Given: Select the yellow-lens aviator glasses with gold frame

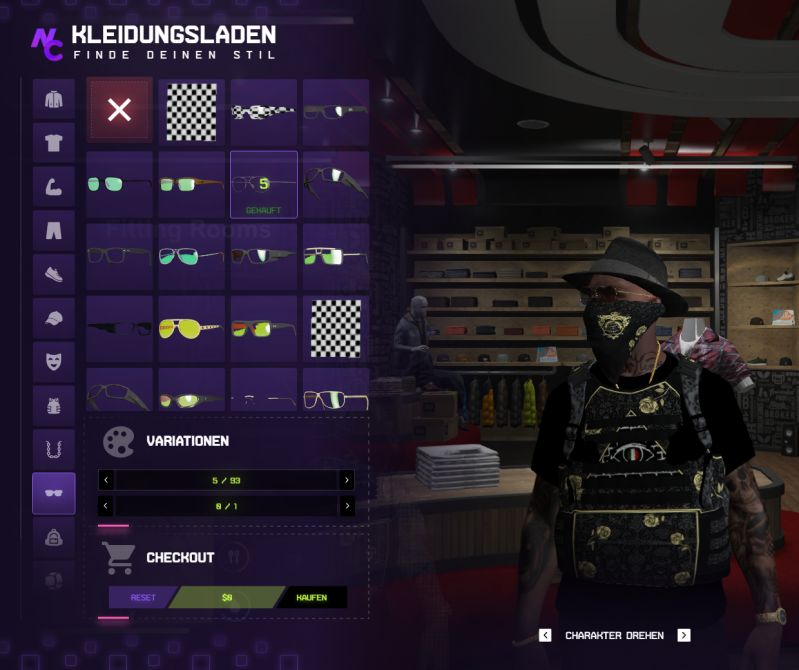Looking at the screenshot, I should (x=191, y=328).
